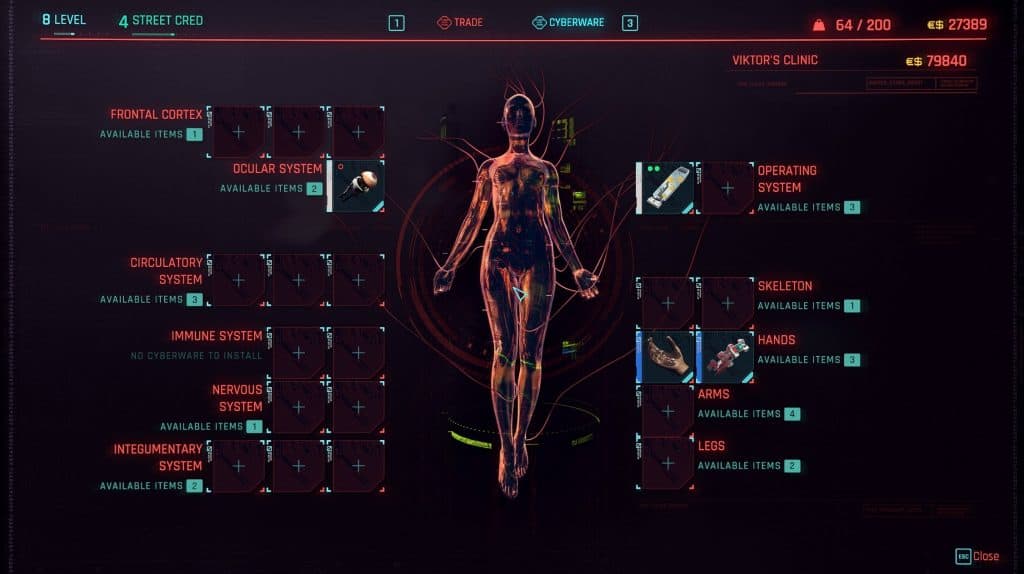The width and height of the screenshot is (1024, 574).
Task: Select the cyber hand item in Hands
Action: (x=666, y=357)
